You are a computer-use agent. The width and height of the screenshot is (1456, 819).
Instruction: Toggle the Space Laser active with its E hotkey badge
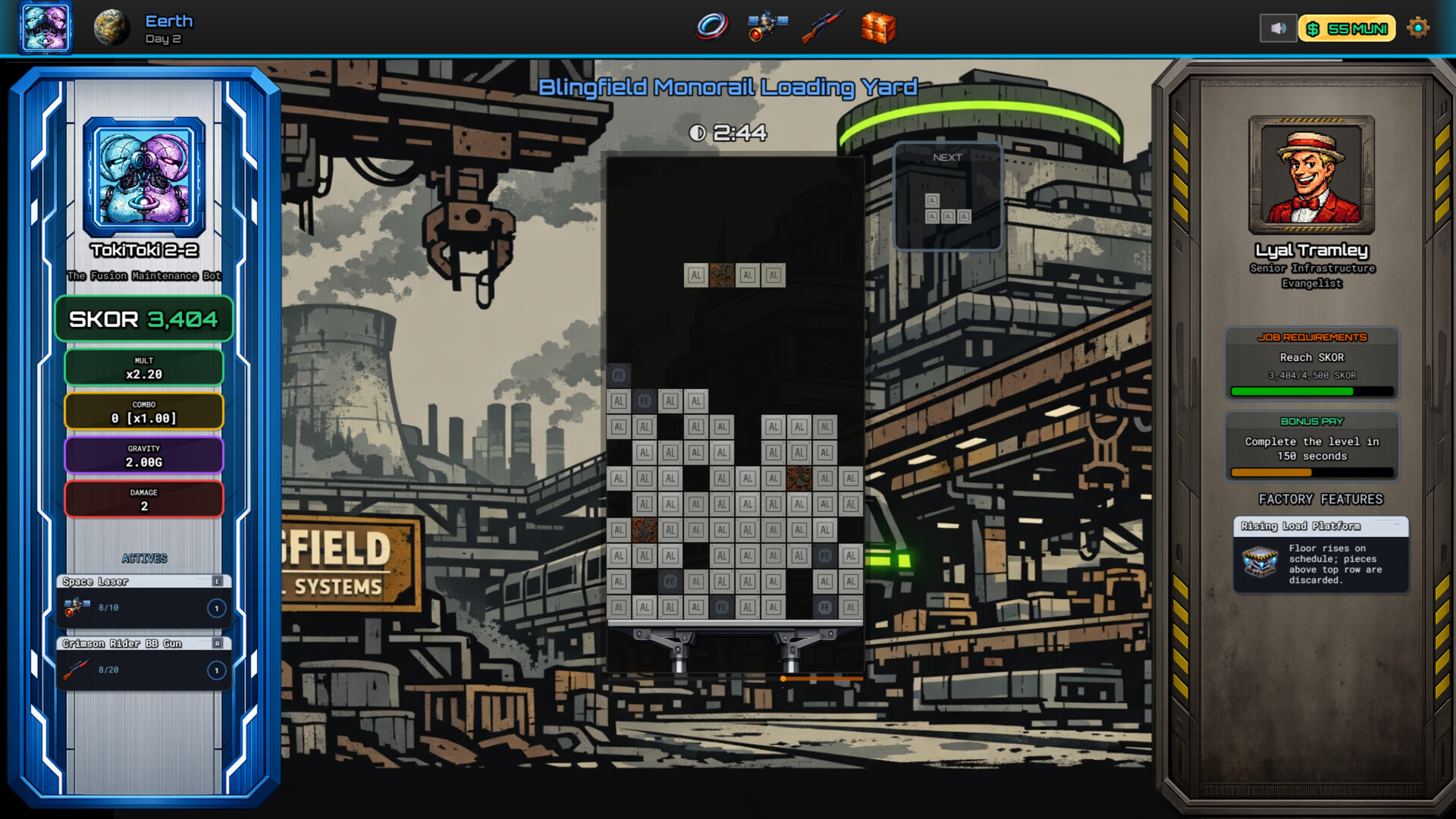tap(218, 581)
